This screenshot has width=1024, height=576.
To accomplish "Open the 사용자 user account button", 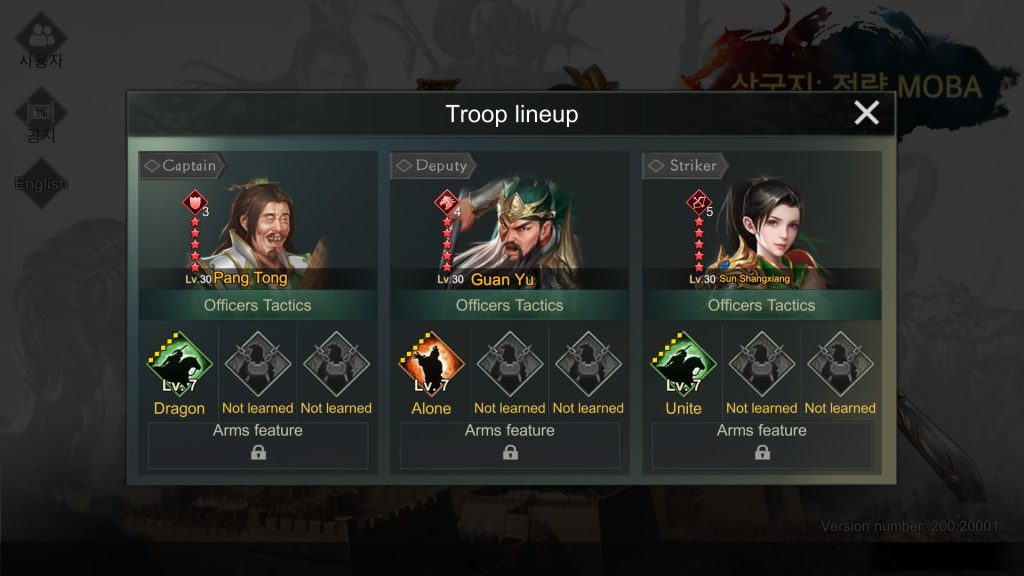I will coord(41,42).
